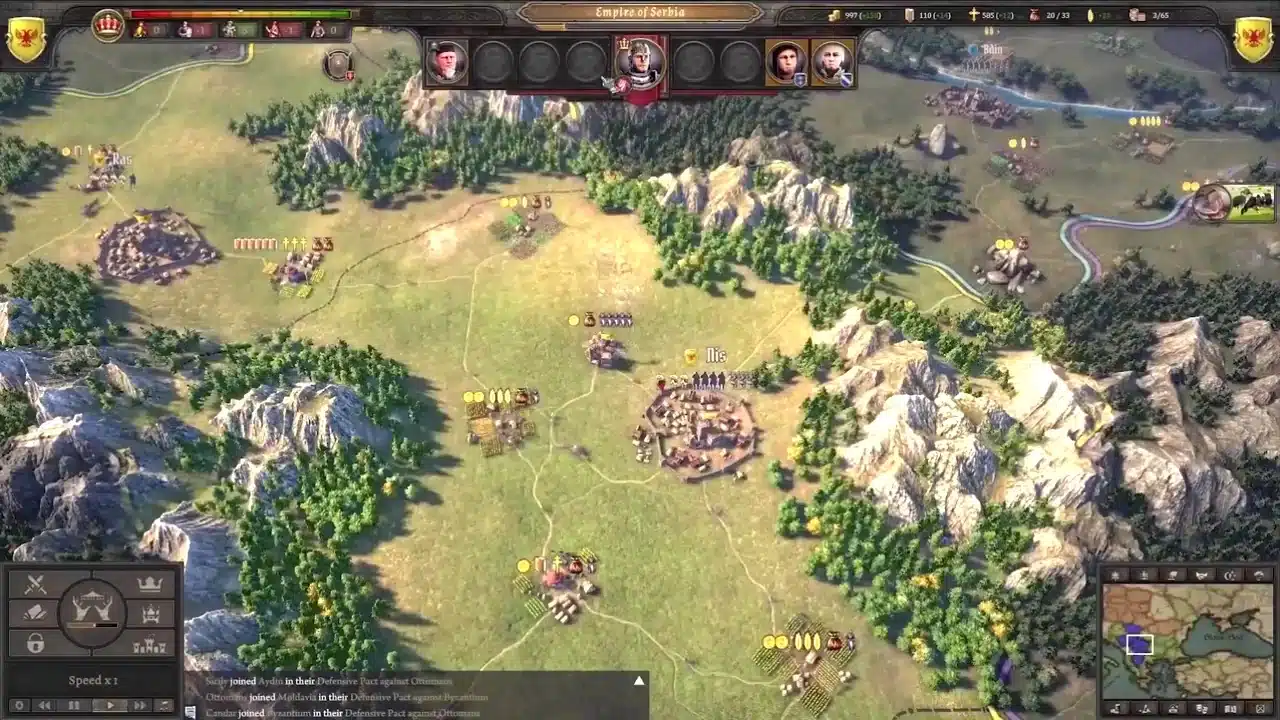Open the royal court throne icon
Screen dimensions: 1280x720
[151, 613]
